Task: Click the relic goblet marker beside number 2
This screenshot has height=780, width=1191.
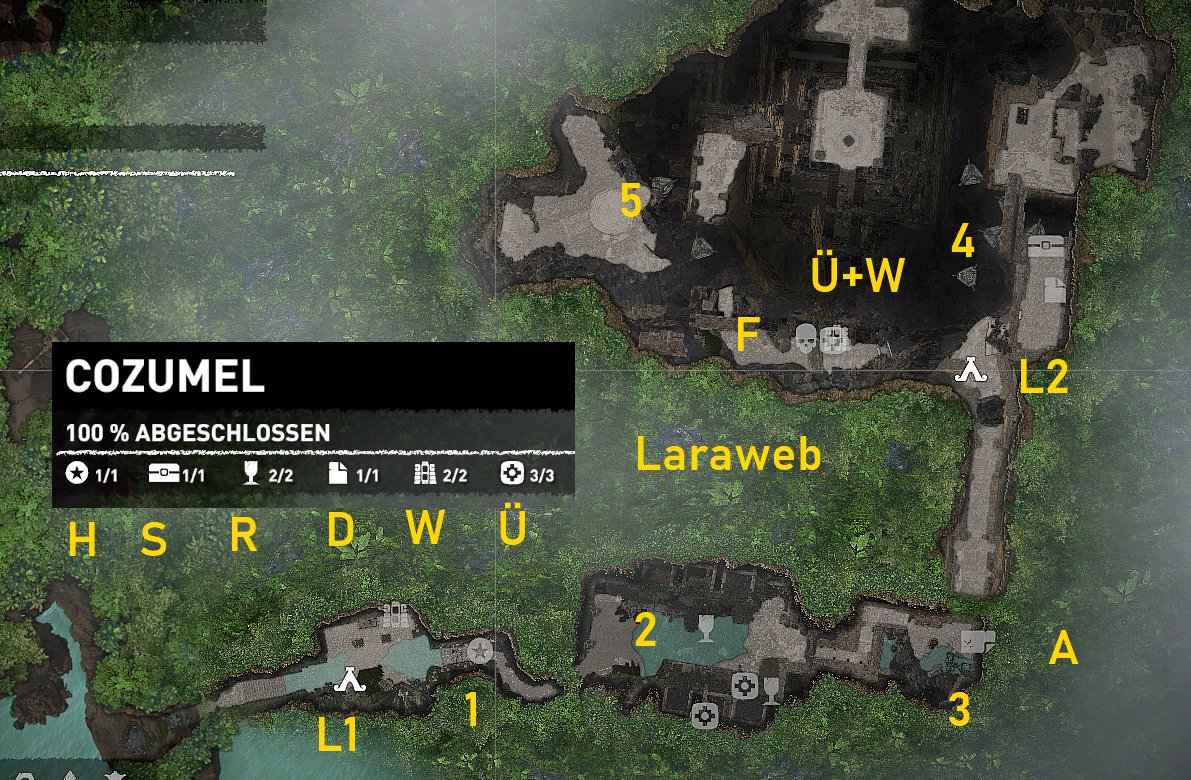Action: (x=706, y=629)
